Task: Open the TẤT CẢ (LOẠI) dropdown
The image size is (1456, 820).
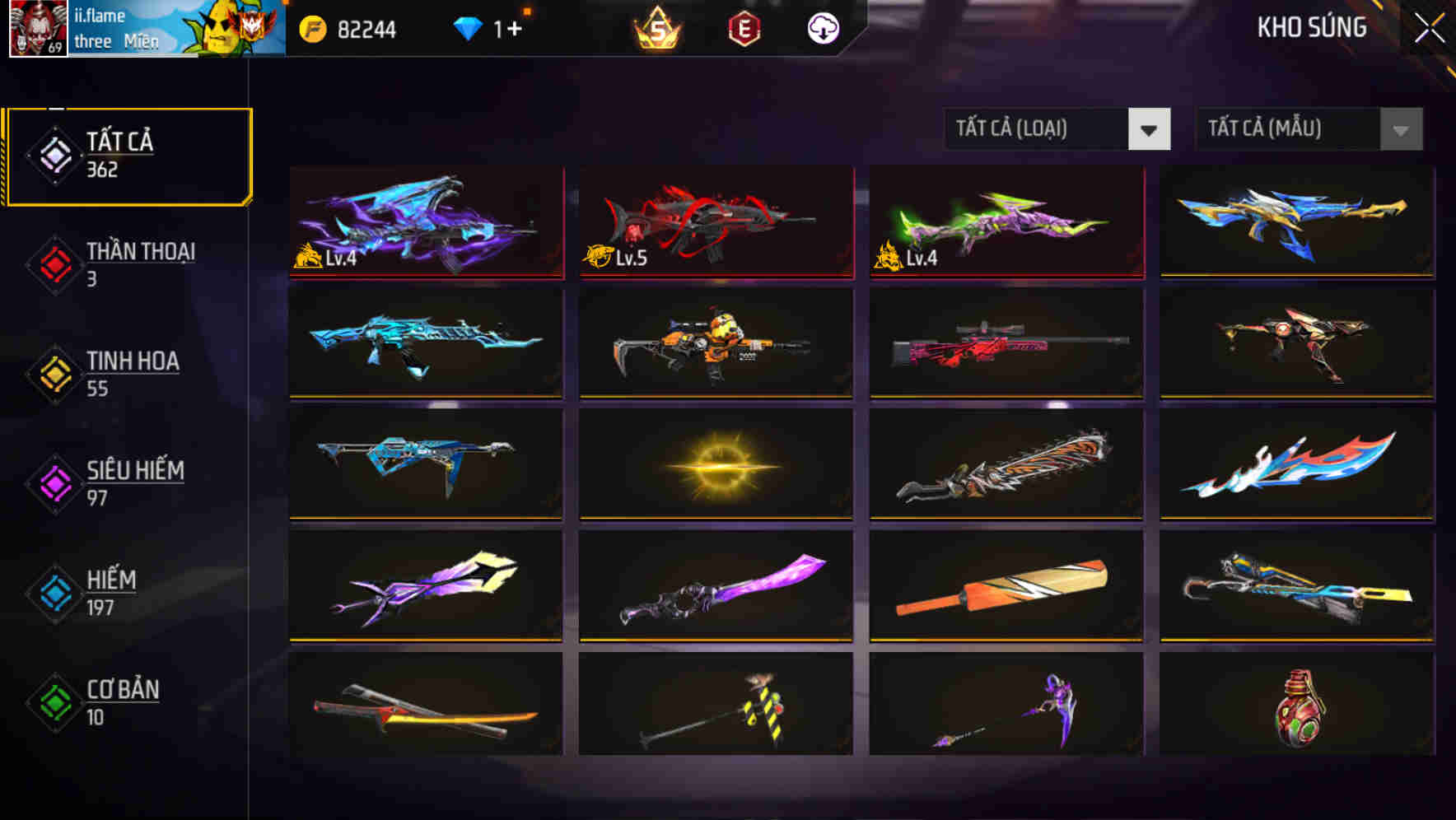Action: click(1057, 129)
